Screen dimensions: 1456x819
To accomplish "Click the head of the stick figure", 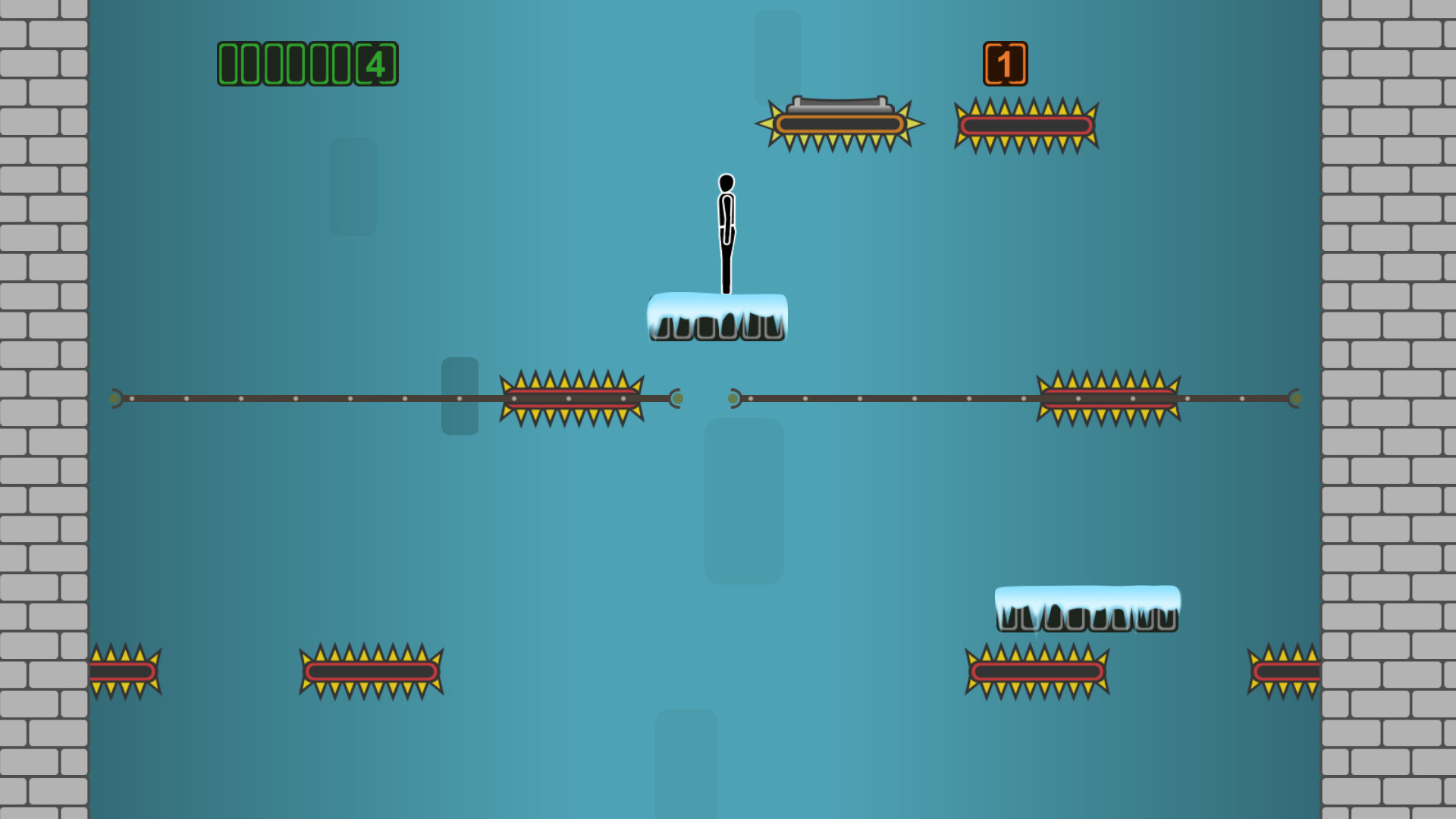I will 726,182.
